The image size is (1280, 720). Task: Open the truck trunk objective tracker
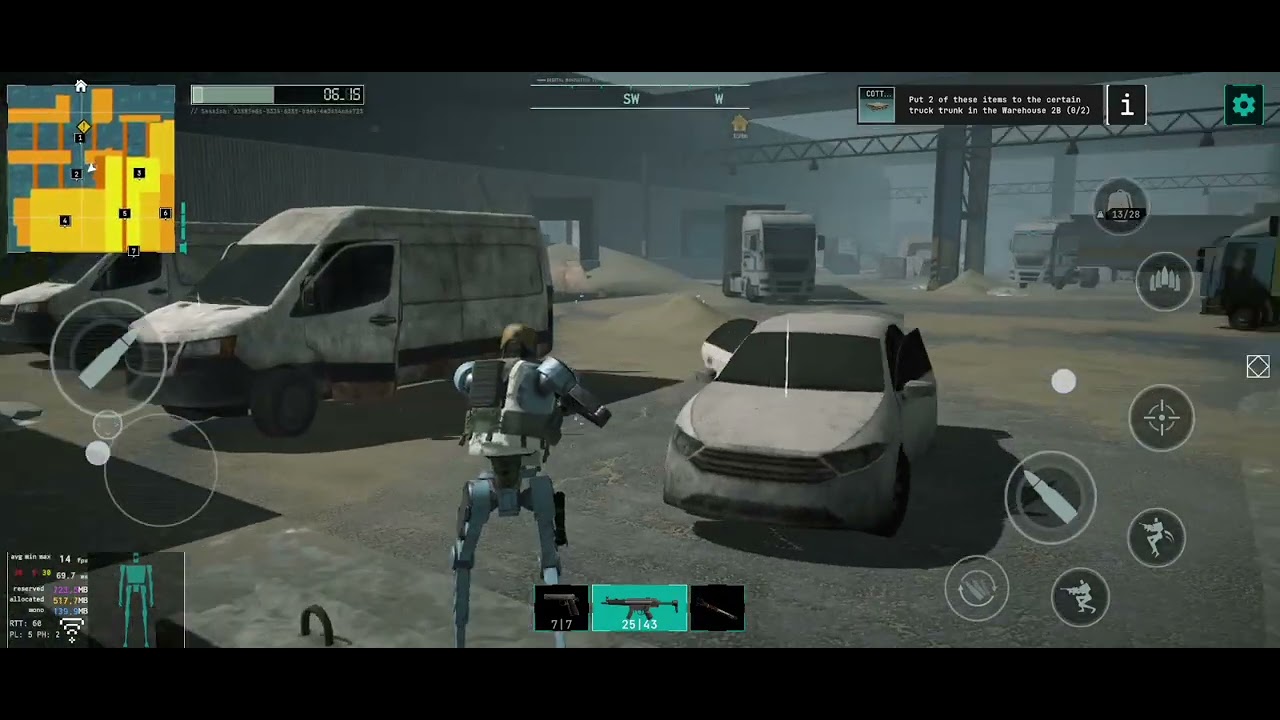click(x=980, y=105)
